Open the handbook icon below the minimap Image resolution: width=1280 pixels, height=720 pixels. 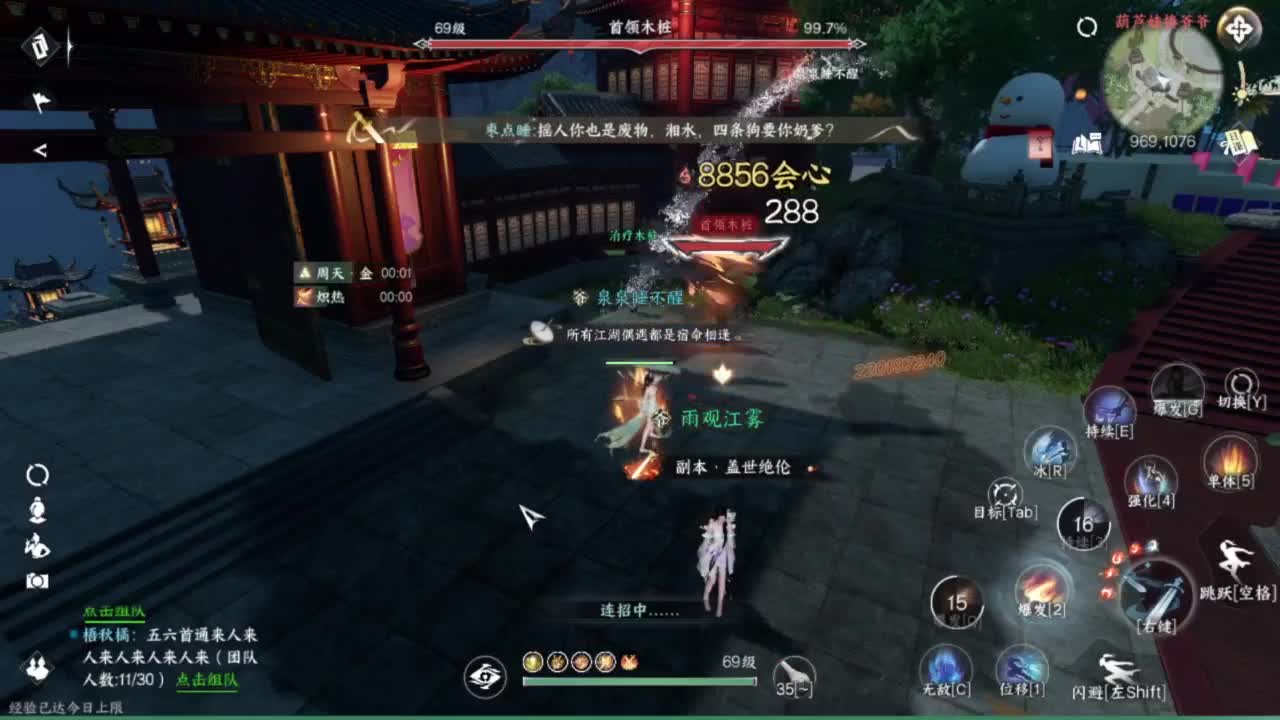point(1087,142)
